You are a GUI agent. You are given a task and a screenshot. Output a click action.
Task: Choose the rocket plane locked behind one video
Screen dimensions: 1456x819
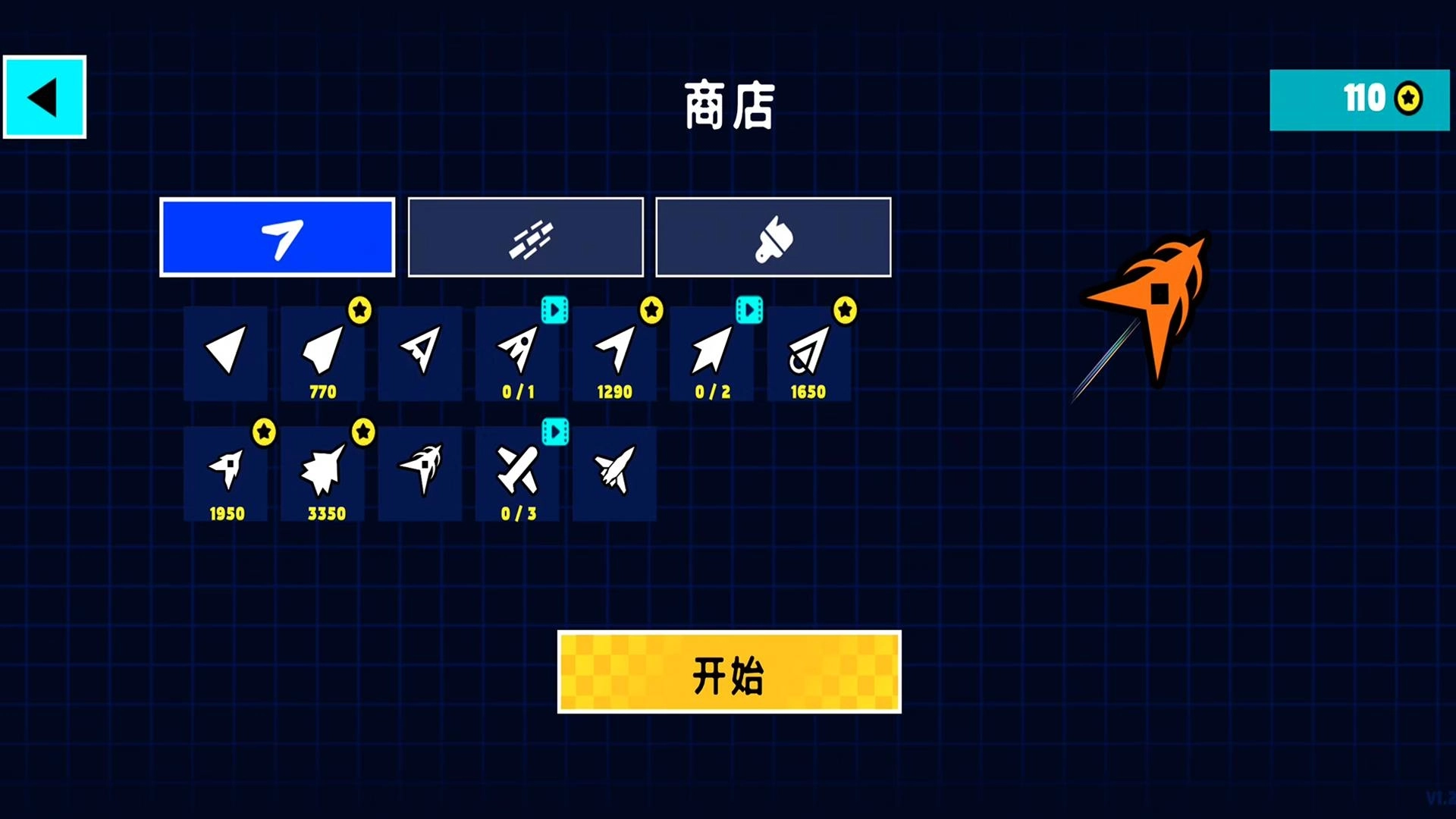518,353
